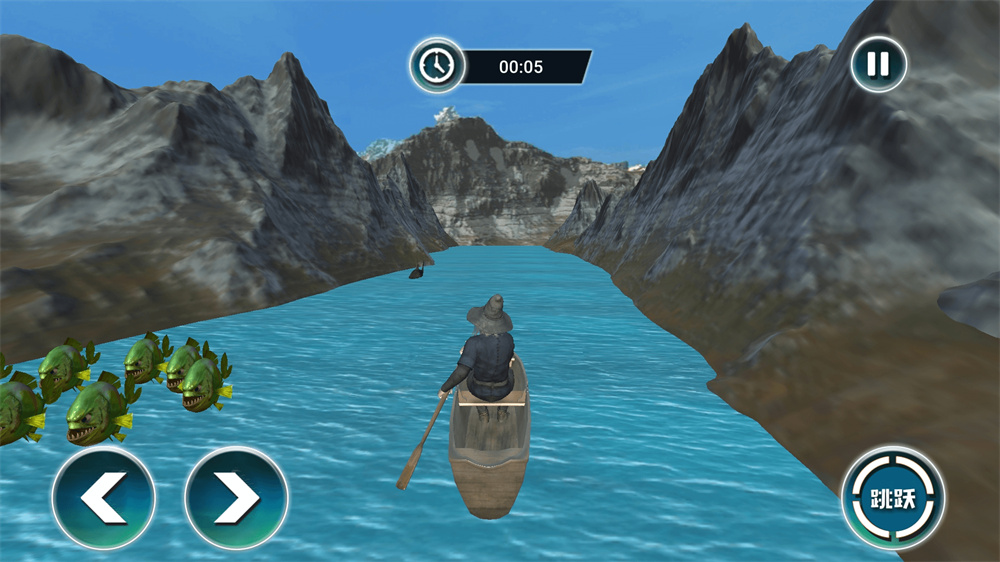
Task: Pause the game
Action: (x=878, y=65)
